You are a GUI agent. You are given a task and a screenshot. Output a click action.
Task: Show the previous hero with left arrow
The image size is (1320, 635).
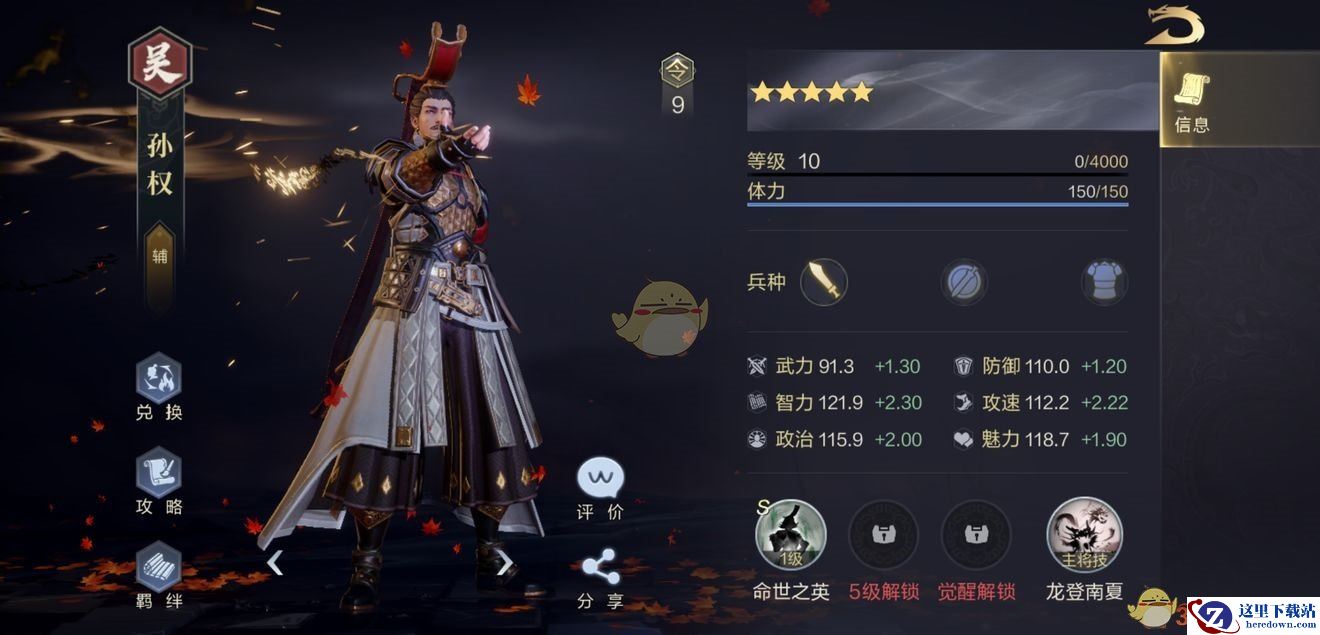click(x=275, y=563)
